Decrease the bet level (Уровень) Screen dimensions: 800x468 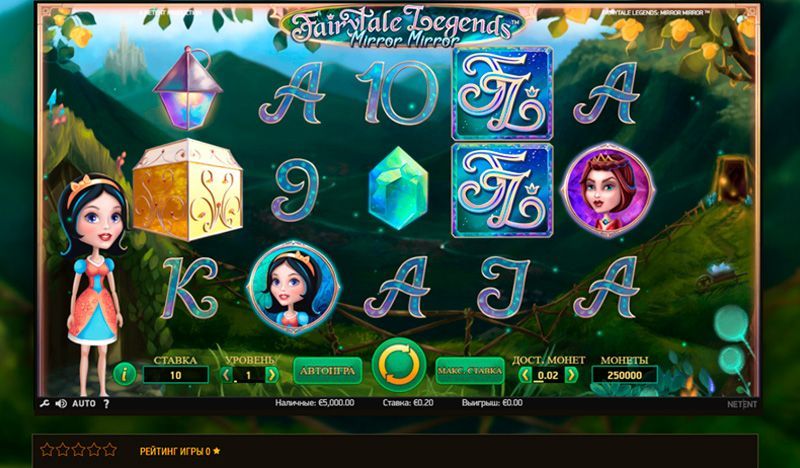click(226, 375)
